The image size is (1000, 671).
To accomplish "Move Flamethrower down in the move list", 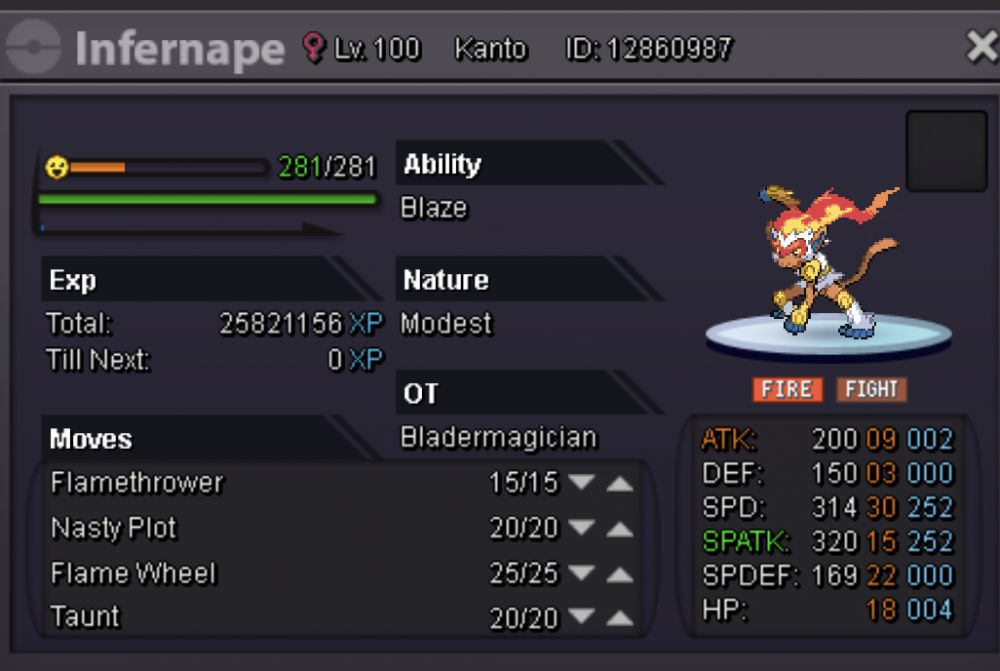I will pos(581,483).
